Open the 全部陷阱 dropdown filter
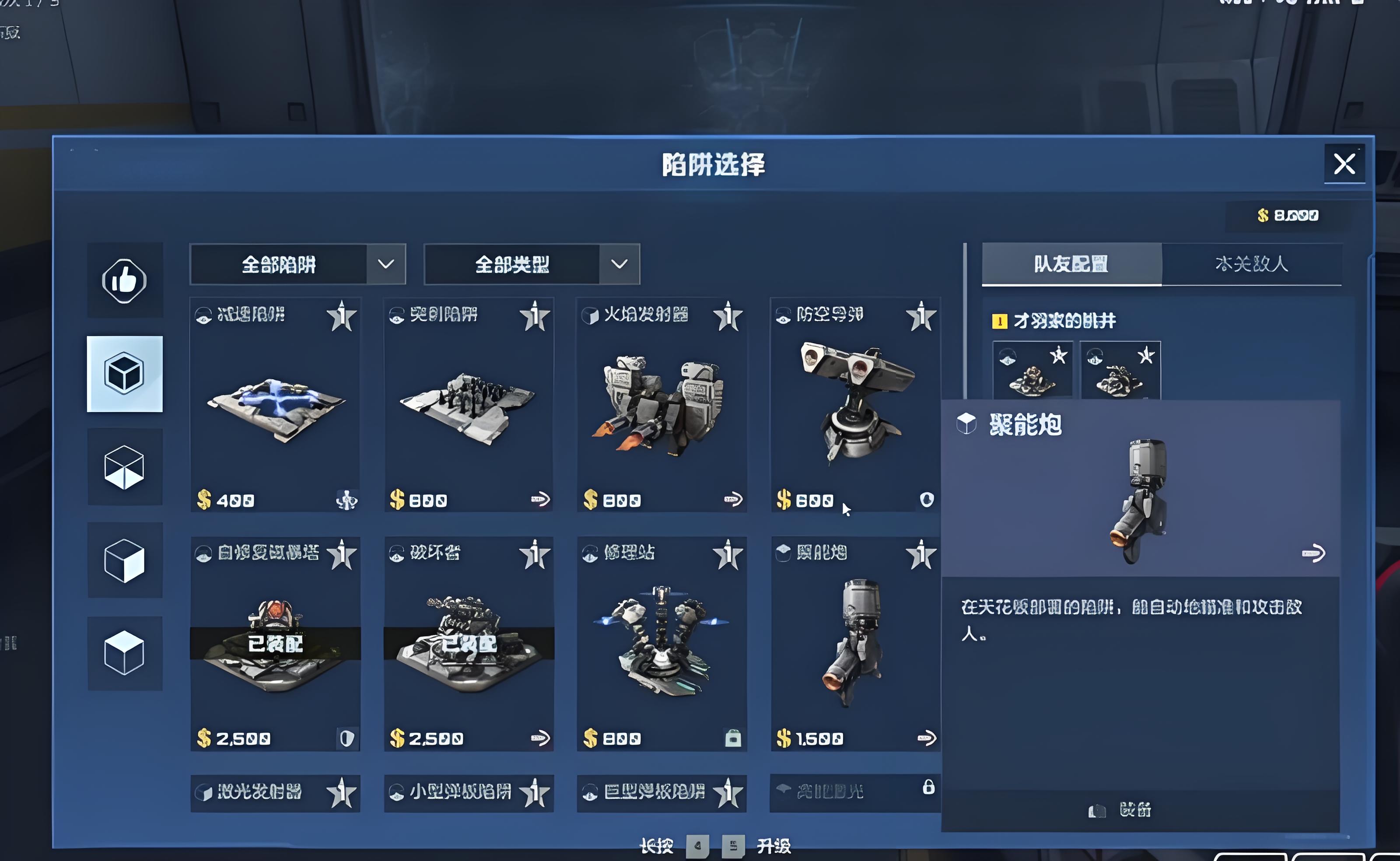The image size is (1400, 861). pos(297,264)
